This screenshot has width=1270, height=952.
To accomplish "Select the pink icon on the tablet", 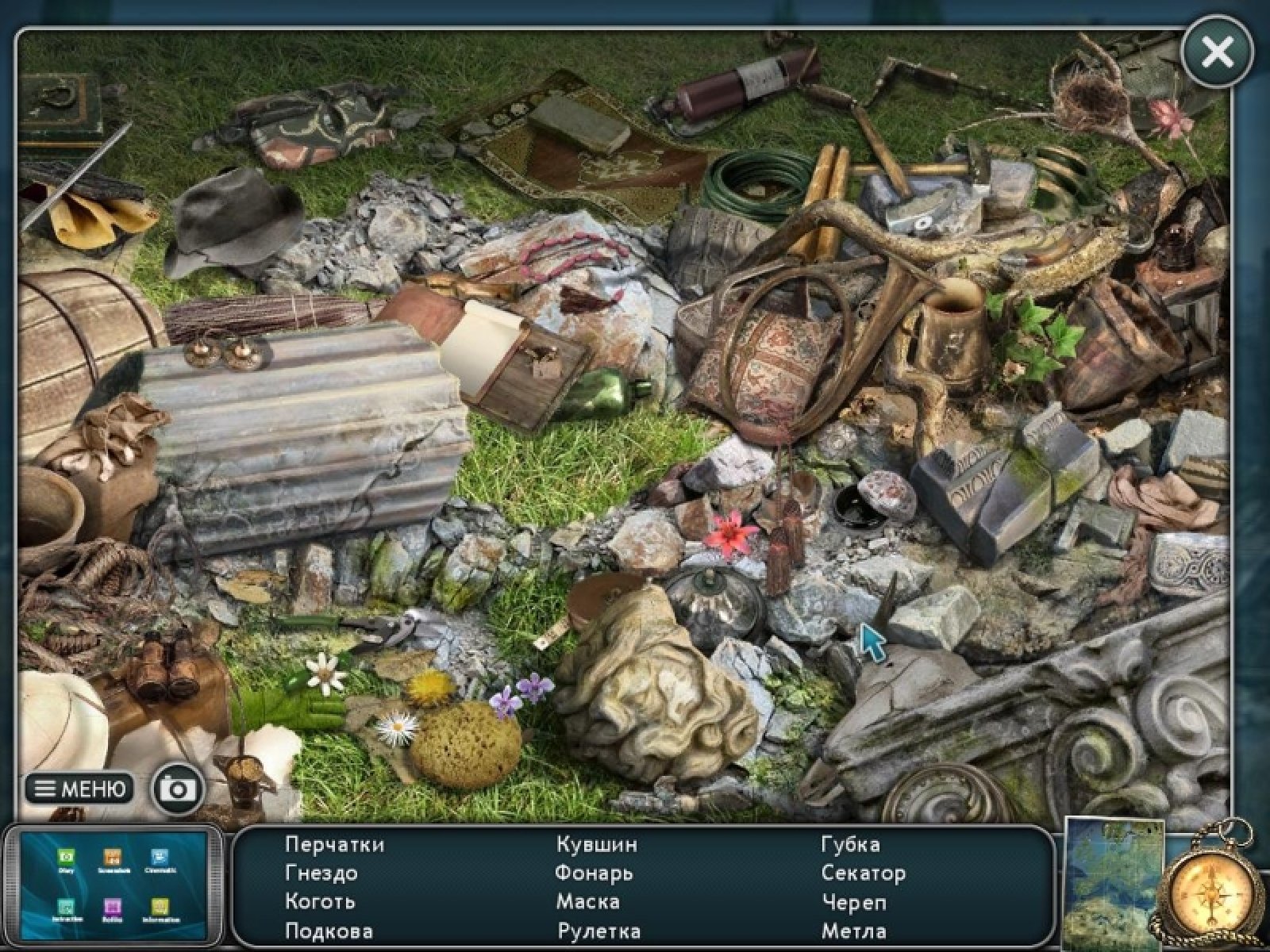I will pos(112,908).
